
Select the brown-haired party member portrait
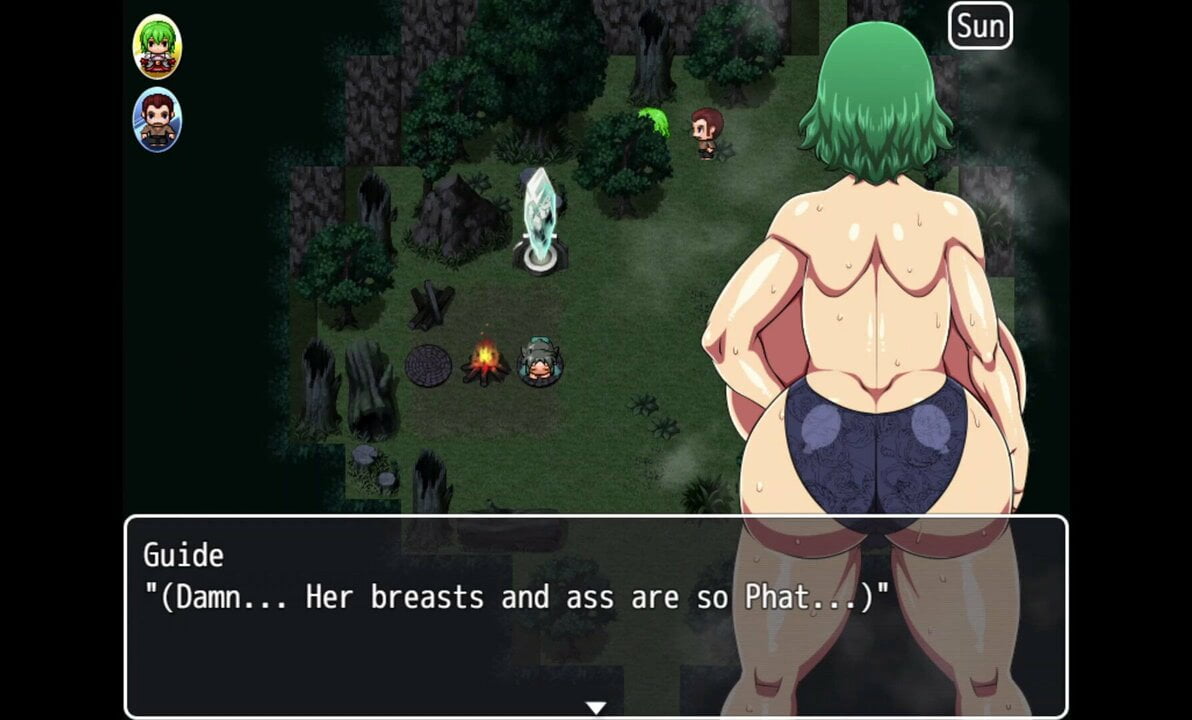[157, 120]
